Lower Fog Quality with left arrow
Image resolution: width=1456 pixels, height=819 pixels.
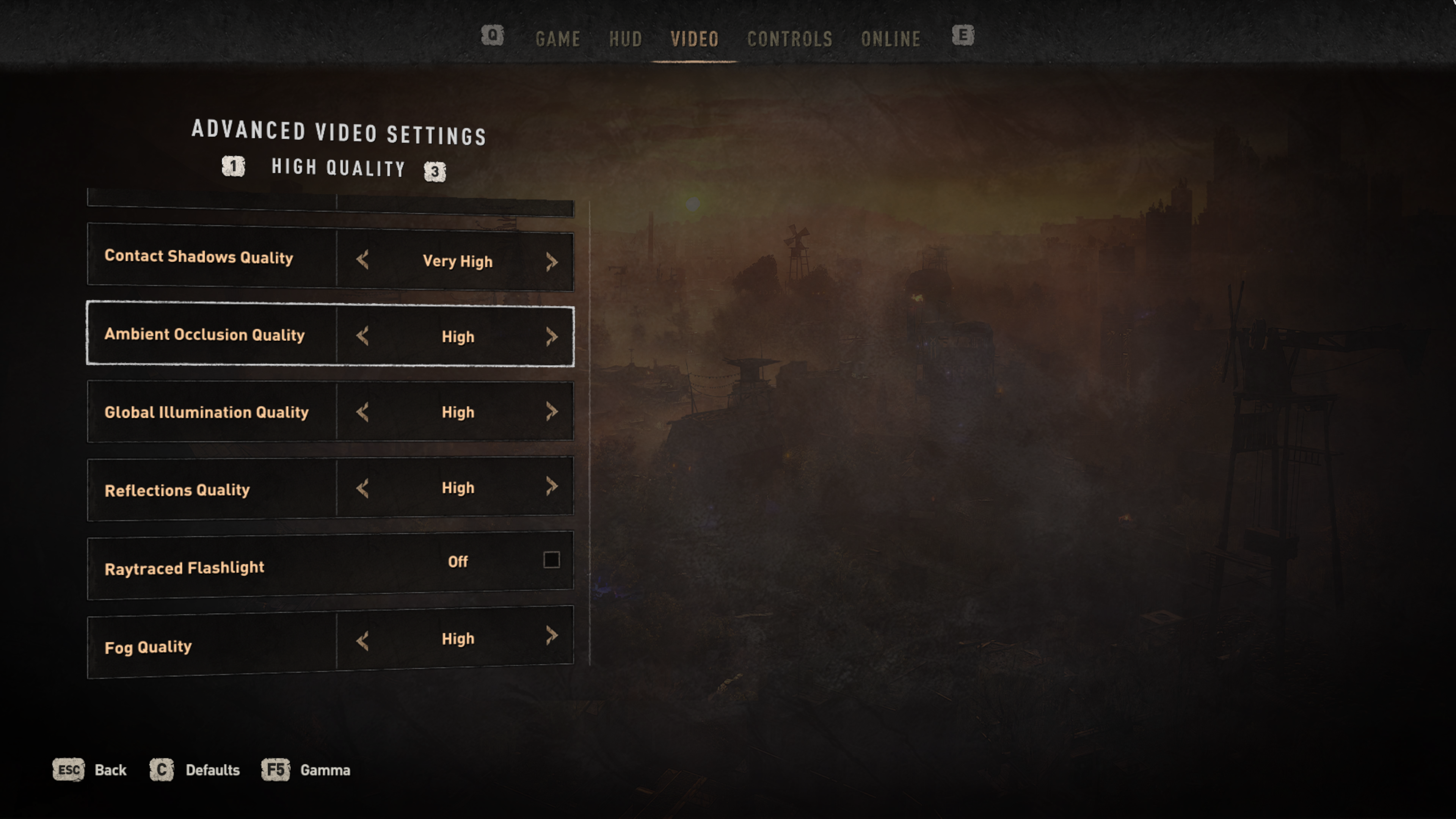(363, 640)
